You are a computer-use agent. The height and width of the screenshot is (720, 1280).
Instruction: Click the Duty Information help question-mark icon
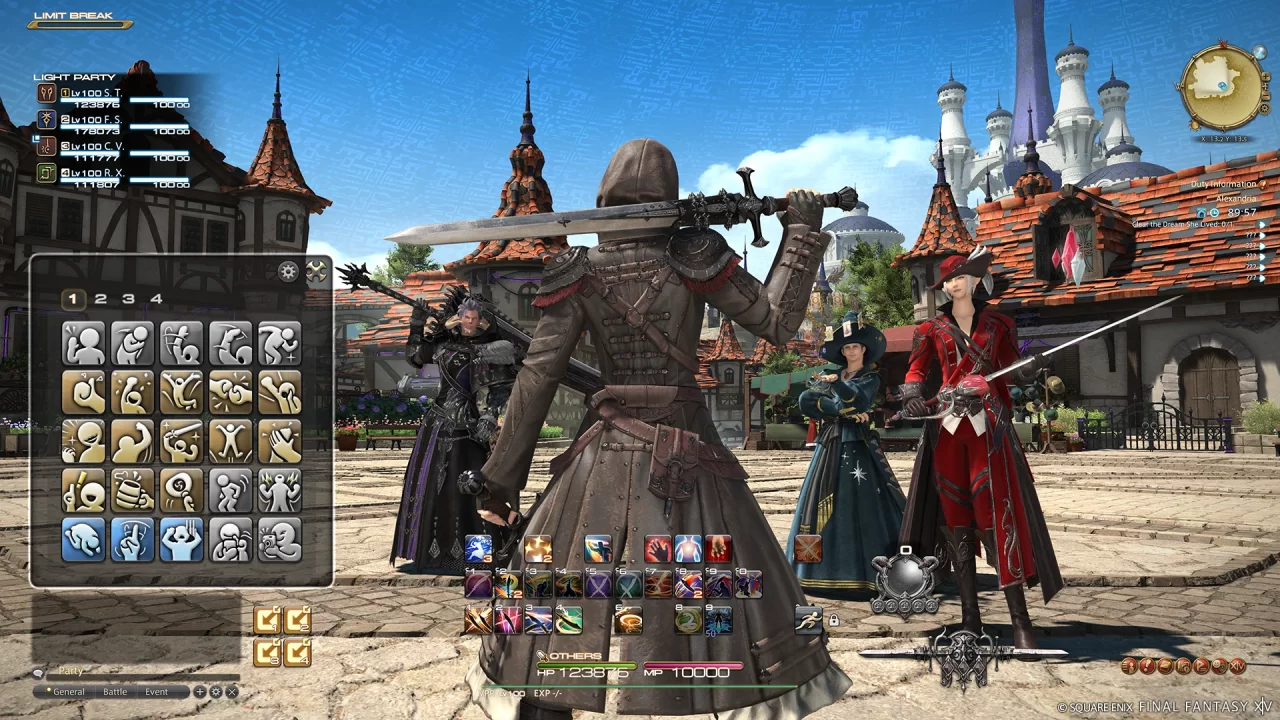(x=1263, y=186)
